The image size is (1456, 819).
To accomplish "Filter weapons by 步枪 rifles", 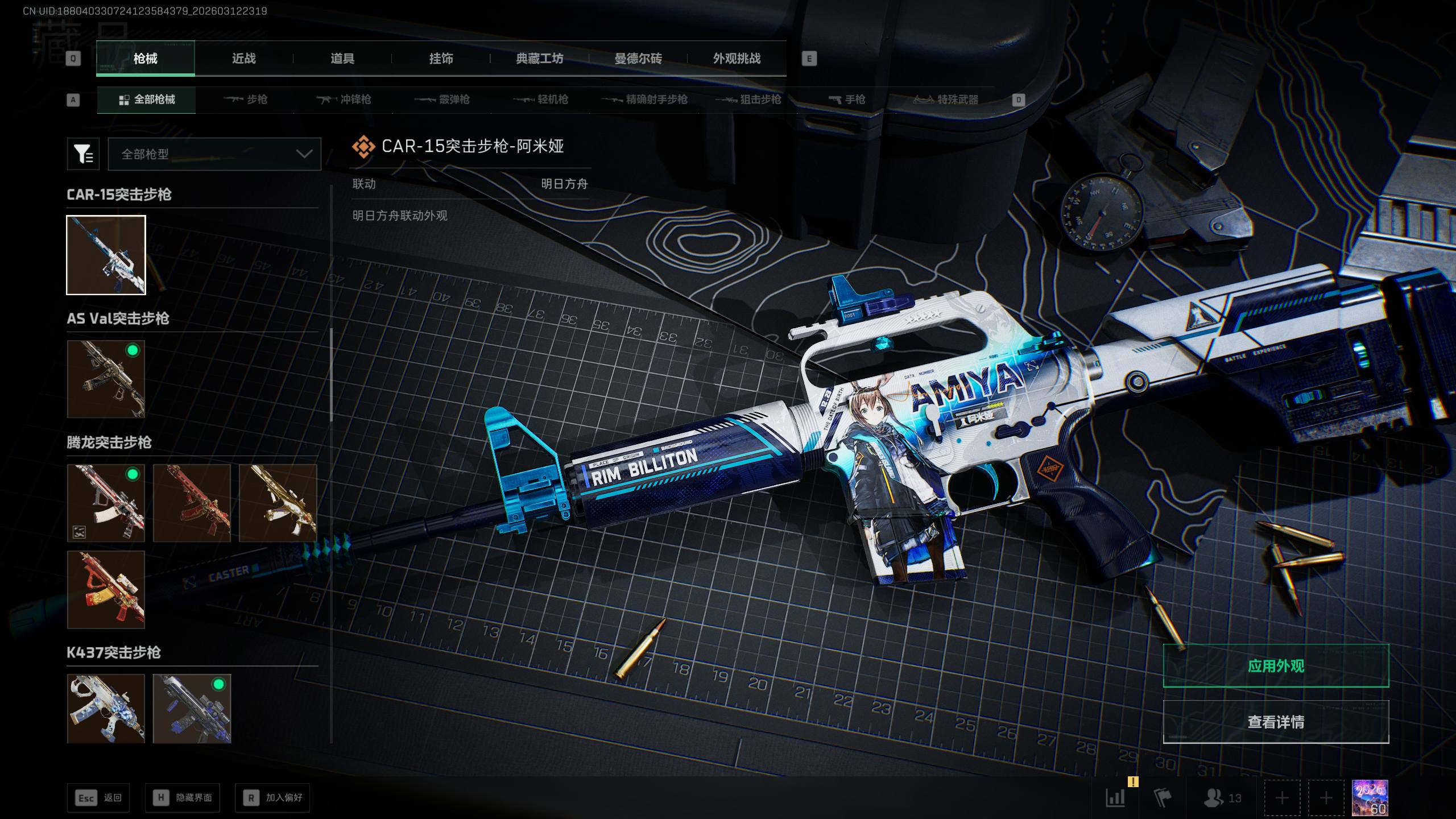I will point(246,100).
